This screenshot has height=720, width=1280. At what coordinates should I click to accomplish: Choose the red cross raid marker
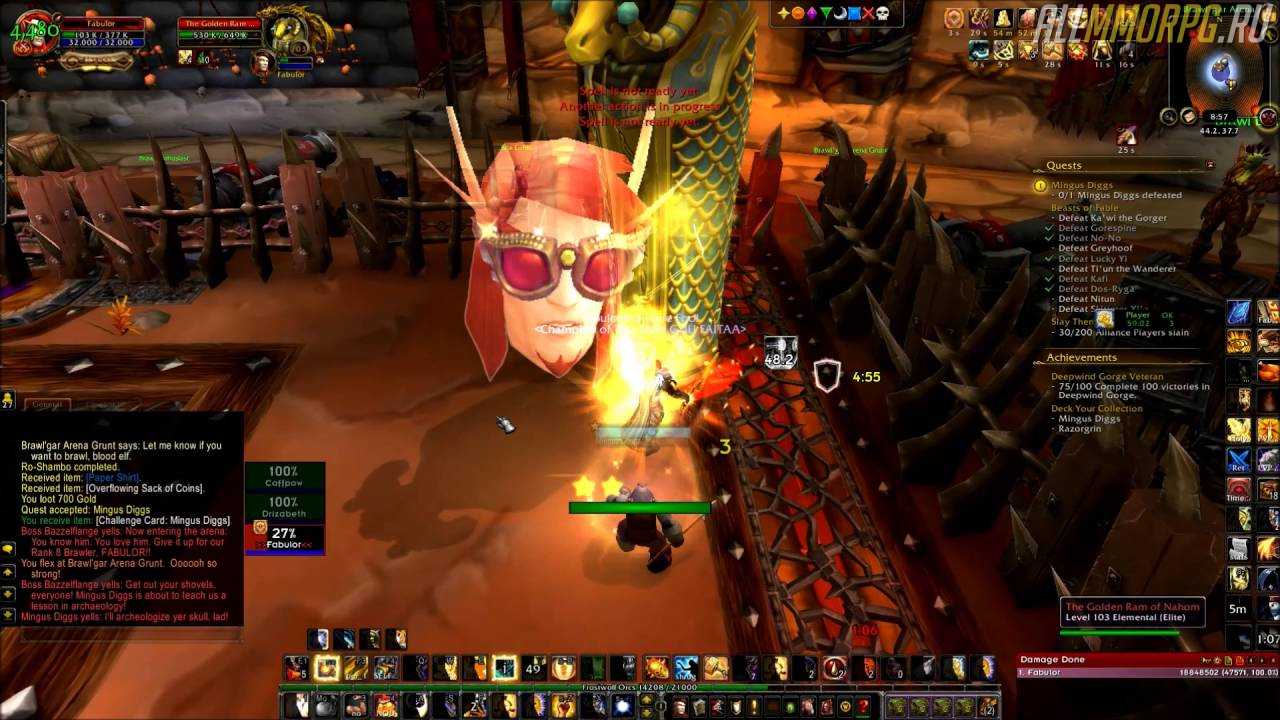point(867,13)
